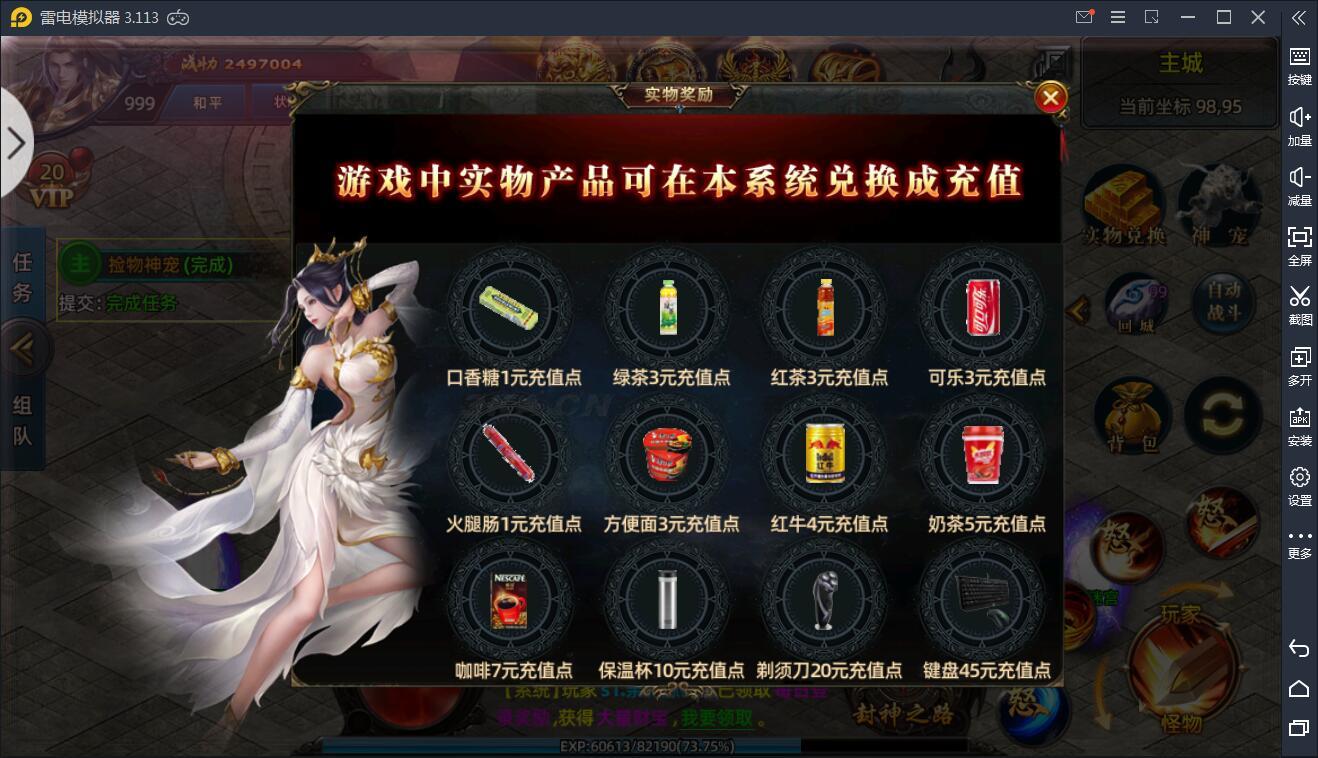1318x758 pixels.
Task: Switch to the 组队 team tab
Action: [x=22, y=420]
